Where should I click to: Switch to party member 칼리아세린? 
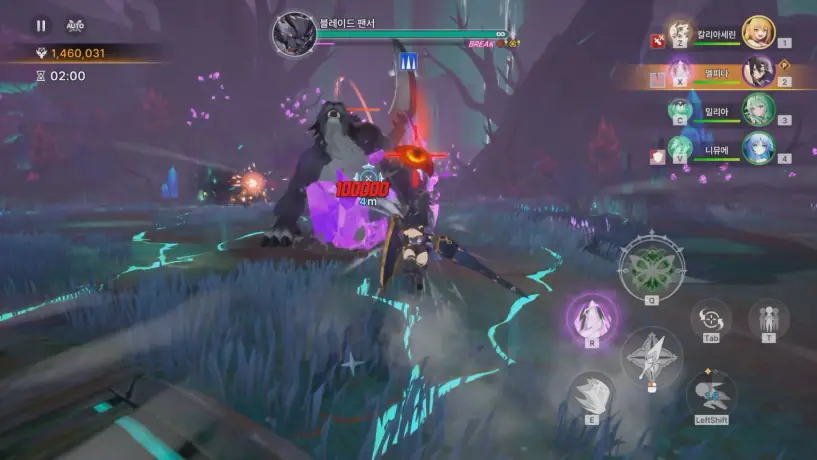(x=759, y=32)
